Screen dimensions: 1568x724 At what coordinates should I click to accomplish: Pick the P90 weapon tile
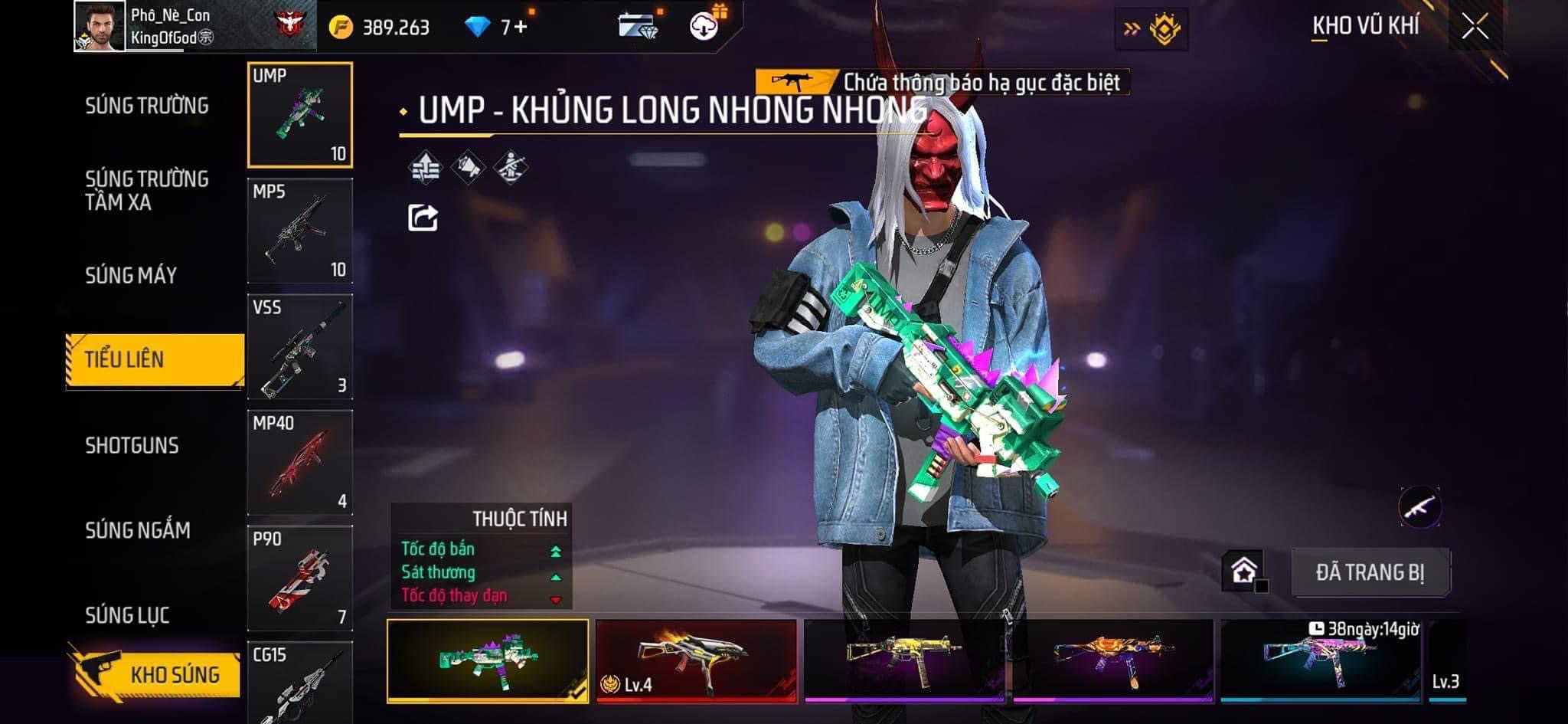point(300,578)
